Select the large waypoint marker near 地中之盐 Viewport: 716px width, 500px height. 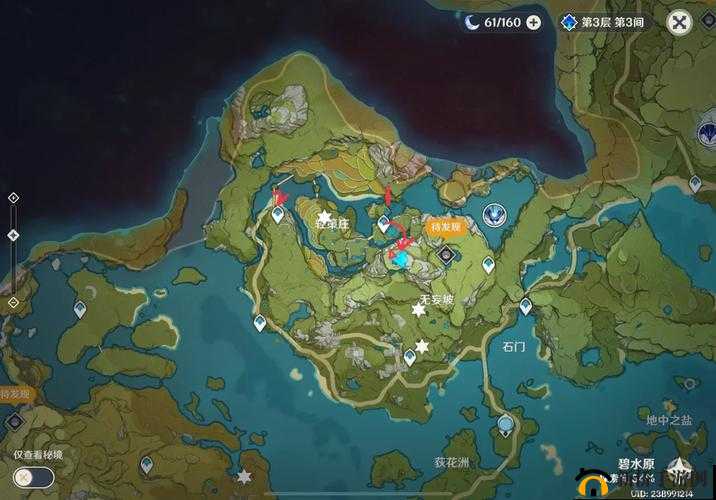tap(508, 425)
